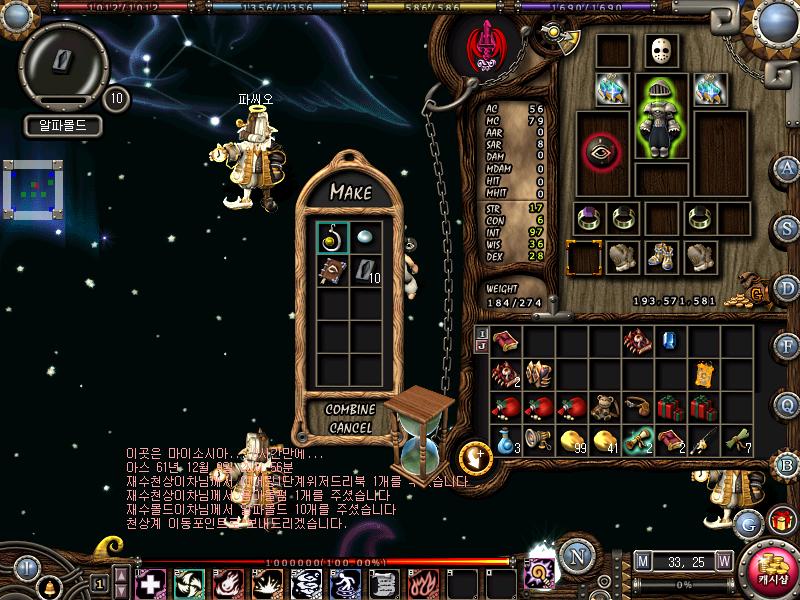Cancel the Make crafting window
The width and height of the screenshot is (800, 600).
[350, 428]
